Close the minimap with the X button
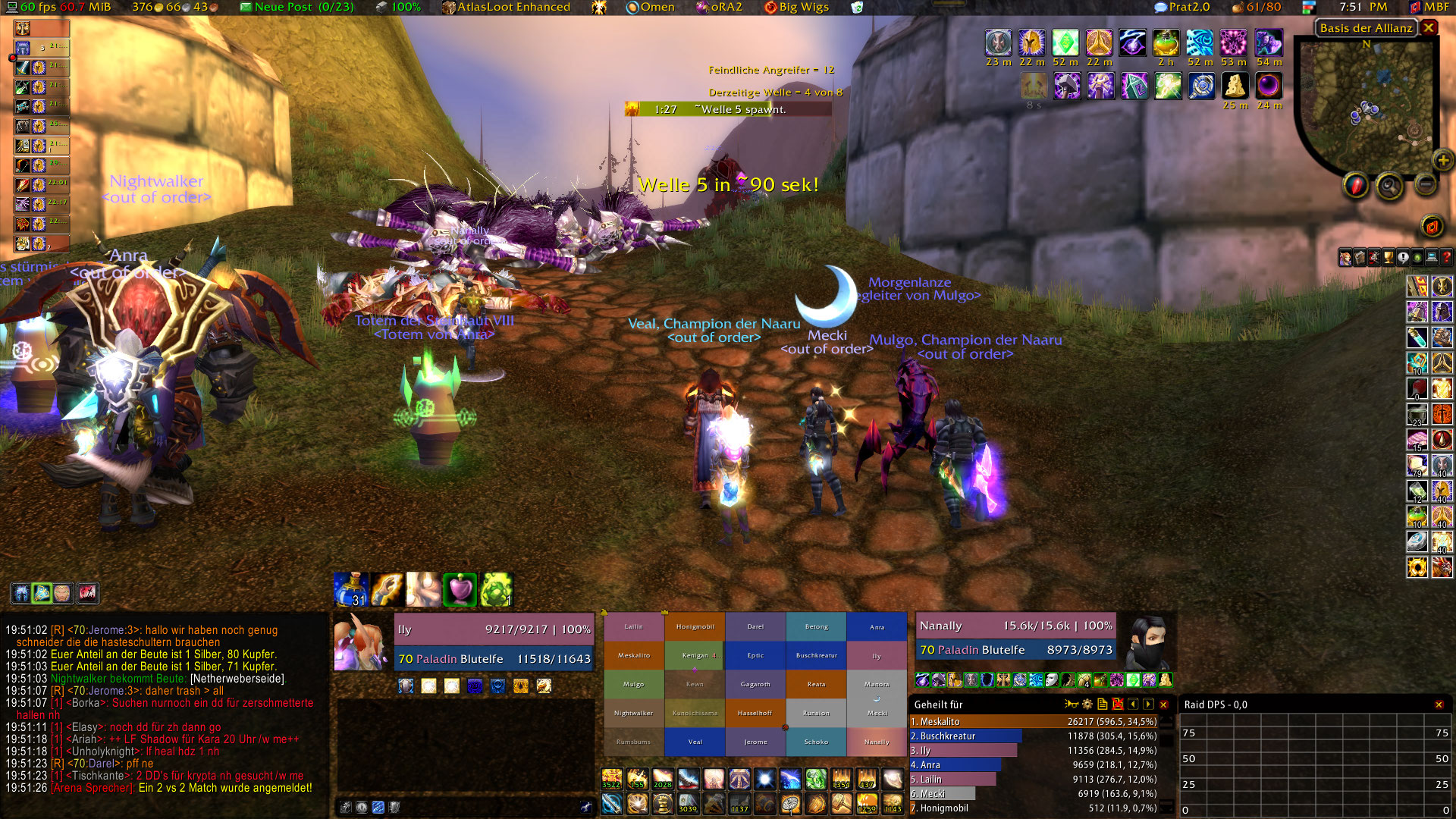Image resolution: width=1456 pixels, height=819 pixels. click(x=1429, y=28)
